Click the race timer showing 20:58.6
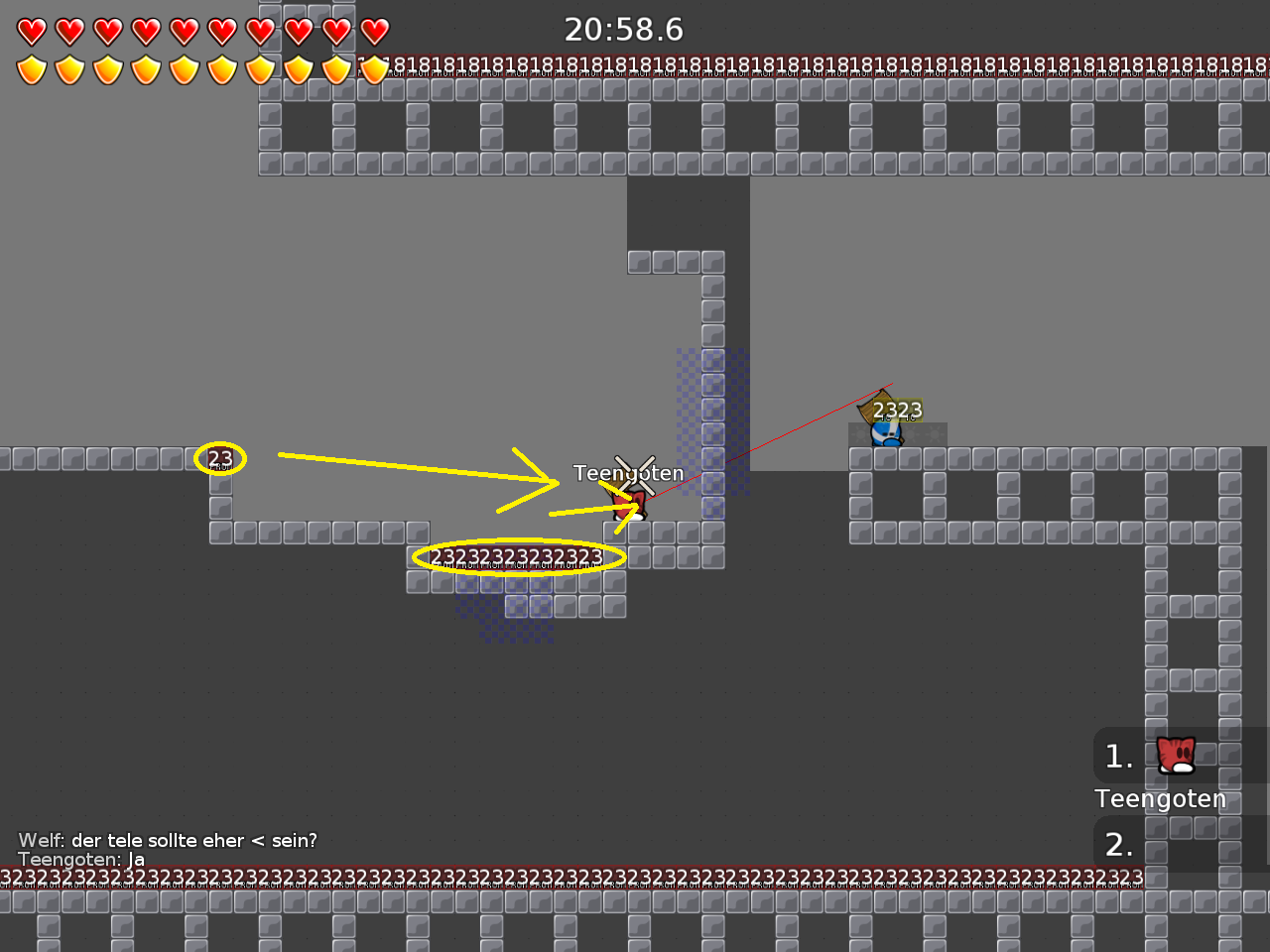The width and height of the screenshot is (1270, 952). point(625,30)
